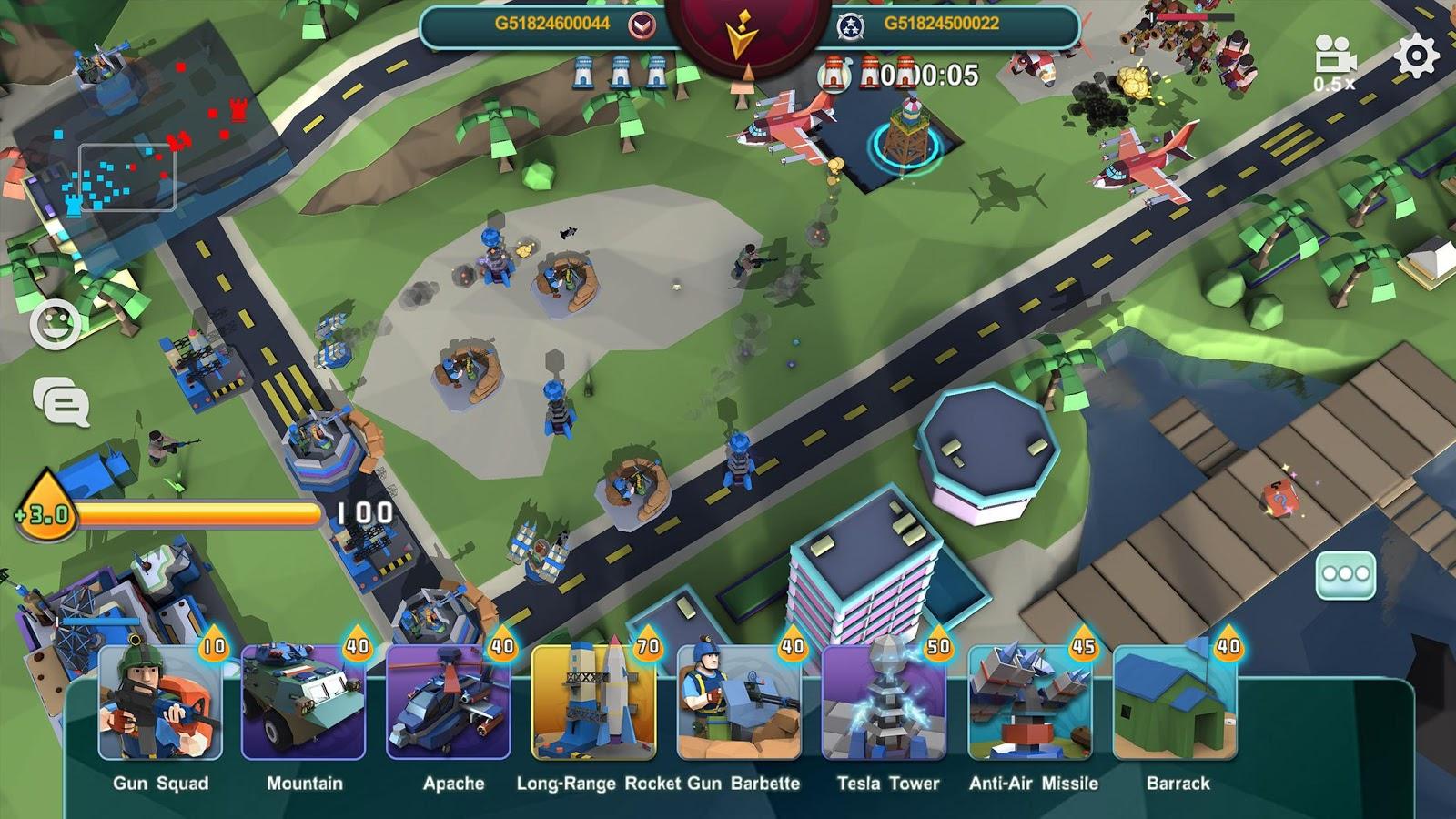Image resolution: width=1456 pixels, height=819 pixels.
Task: Open the settings gear
Action: [x=1416, y=56]
